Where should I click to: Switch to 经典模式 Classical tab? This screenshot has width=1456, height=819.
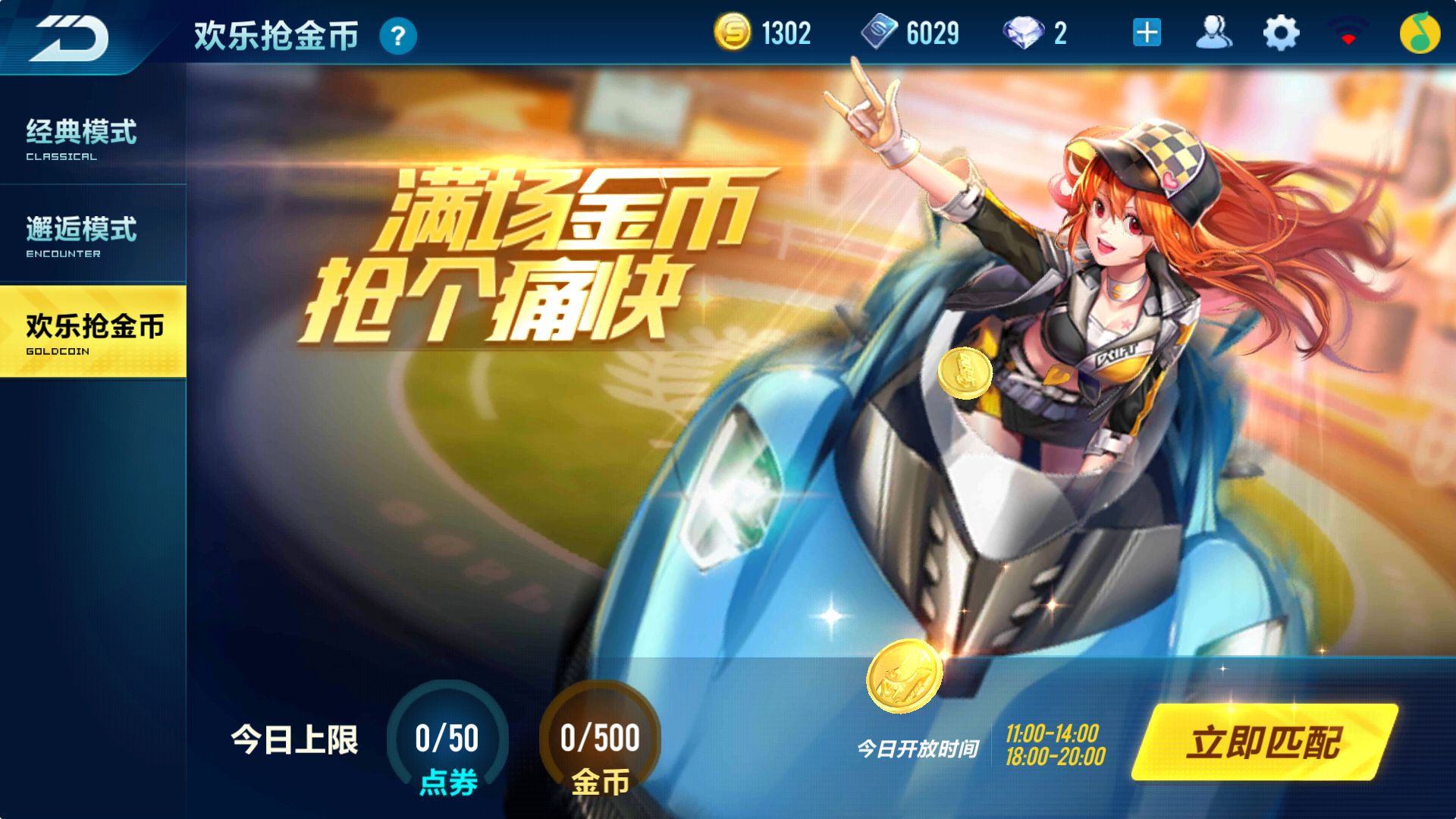coord(80,140)
